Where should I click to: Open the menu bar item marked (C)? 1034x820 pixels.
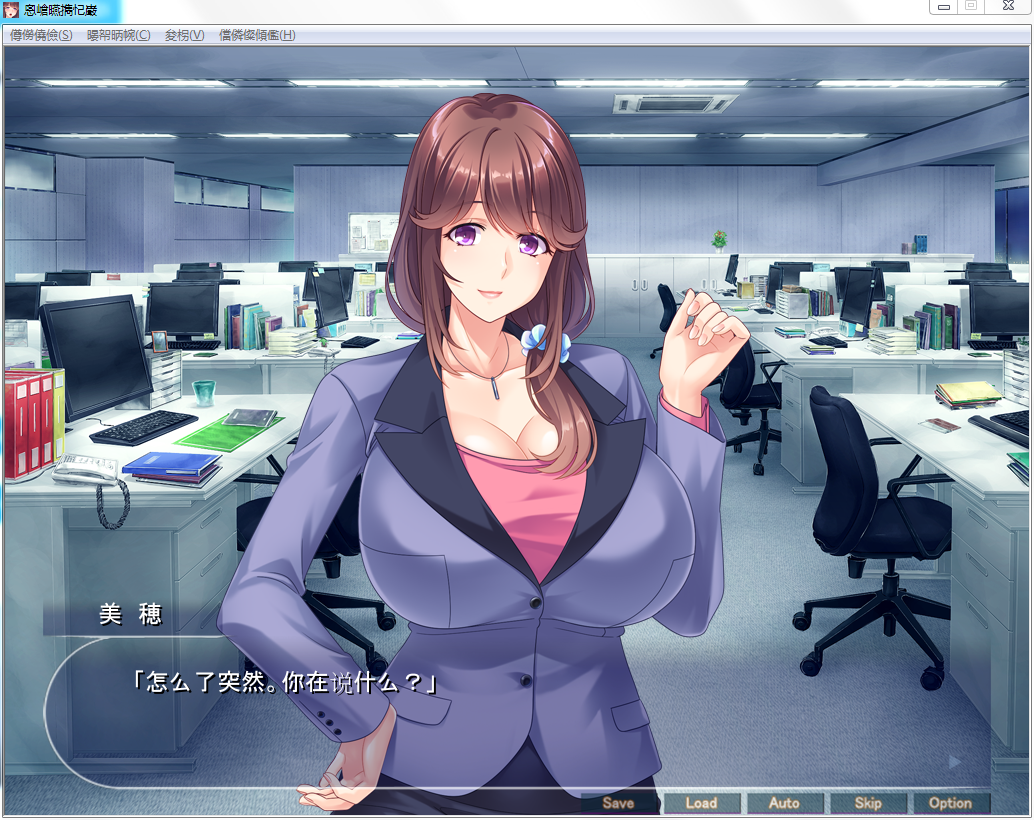click(119, 35)
